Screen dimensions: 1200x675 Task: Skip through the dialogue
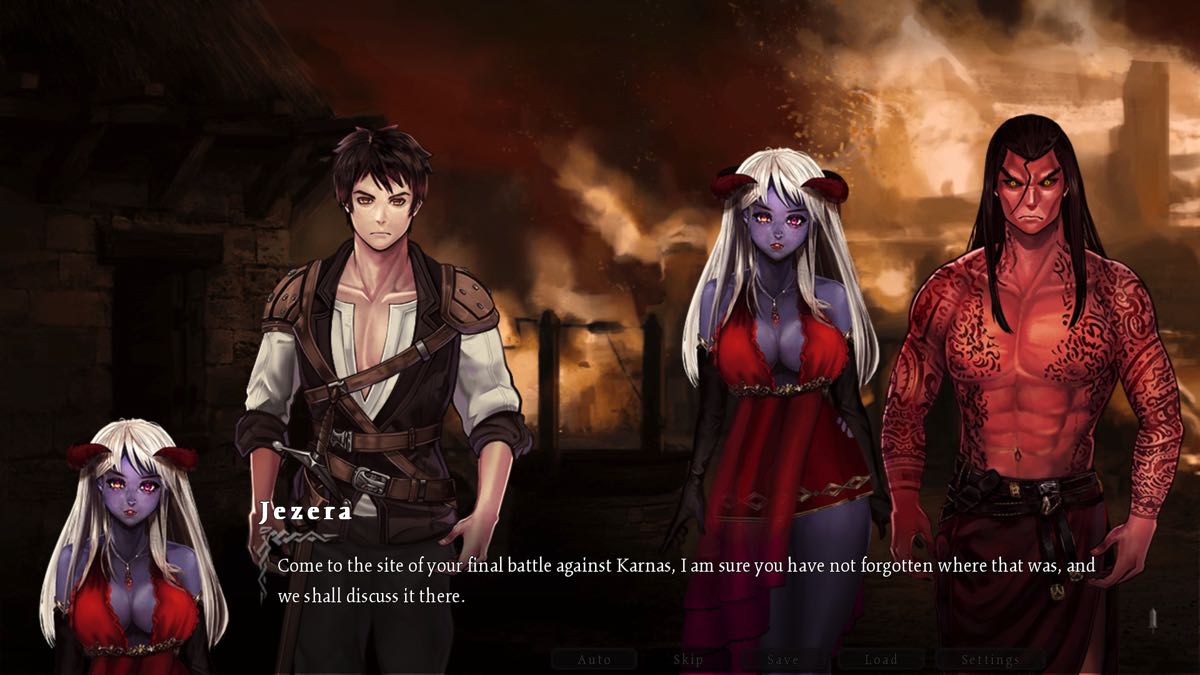(x=688, y=659)
